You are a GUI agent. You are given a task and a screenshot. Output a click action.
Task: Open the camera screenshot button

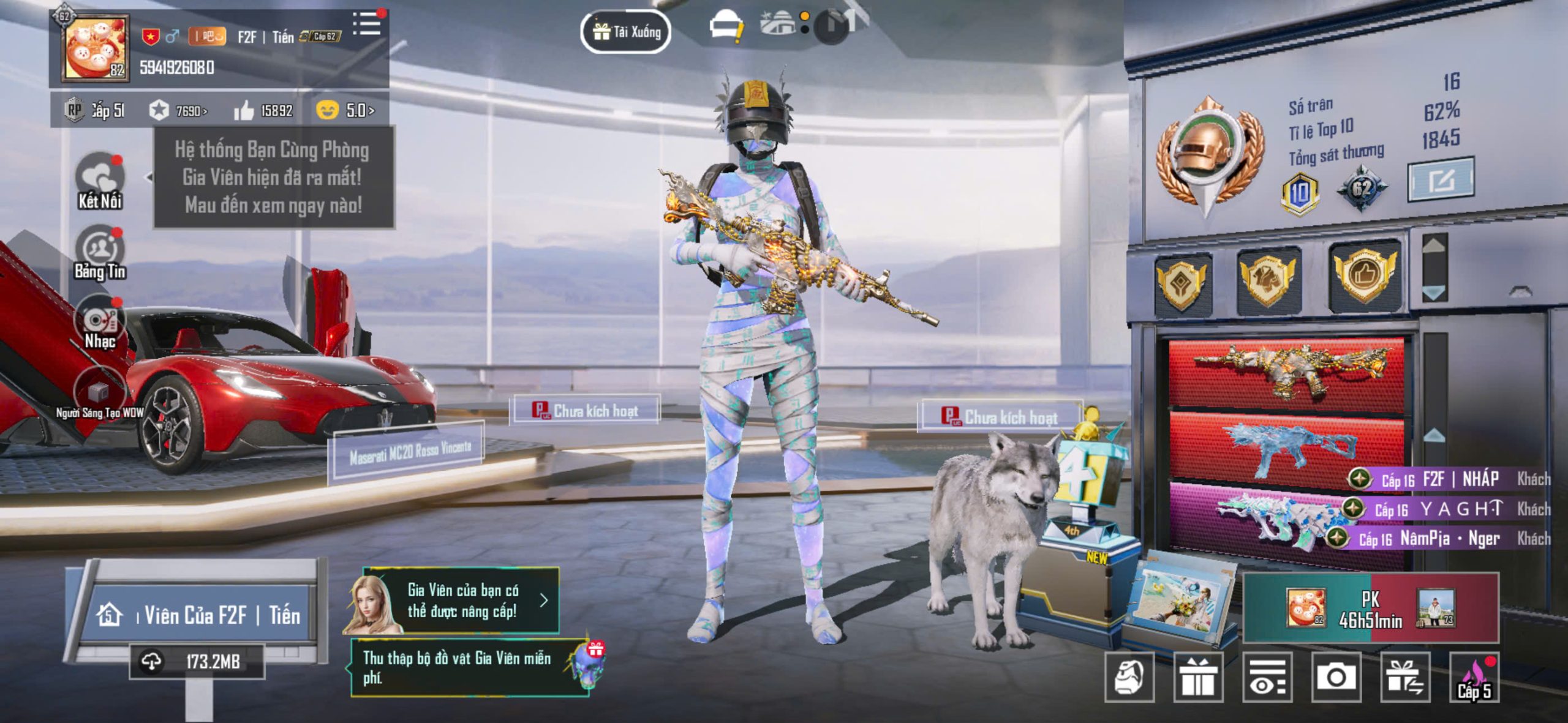[x=1336, y=677]
